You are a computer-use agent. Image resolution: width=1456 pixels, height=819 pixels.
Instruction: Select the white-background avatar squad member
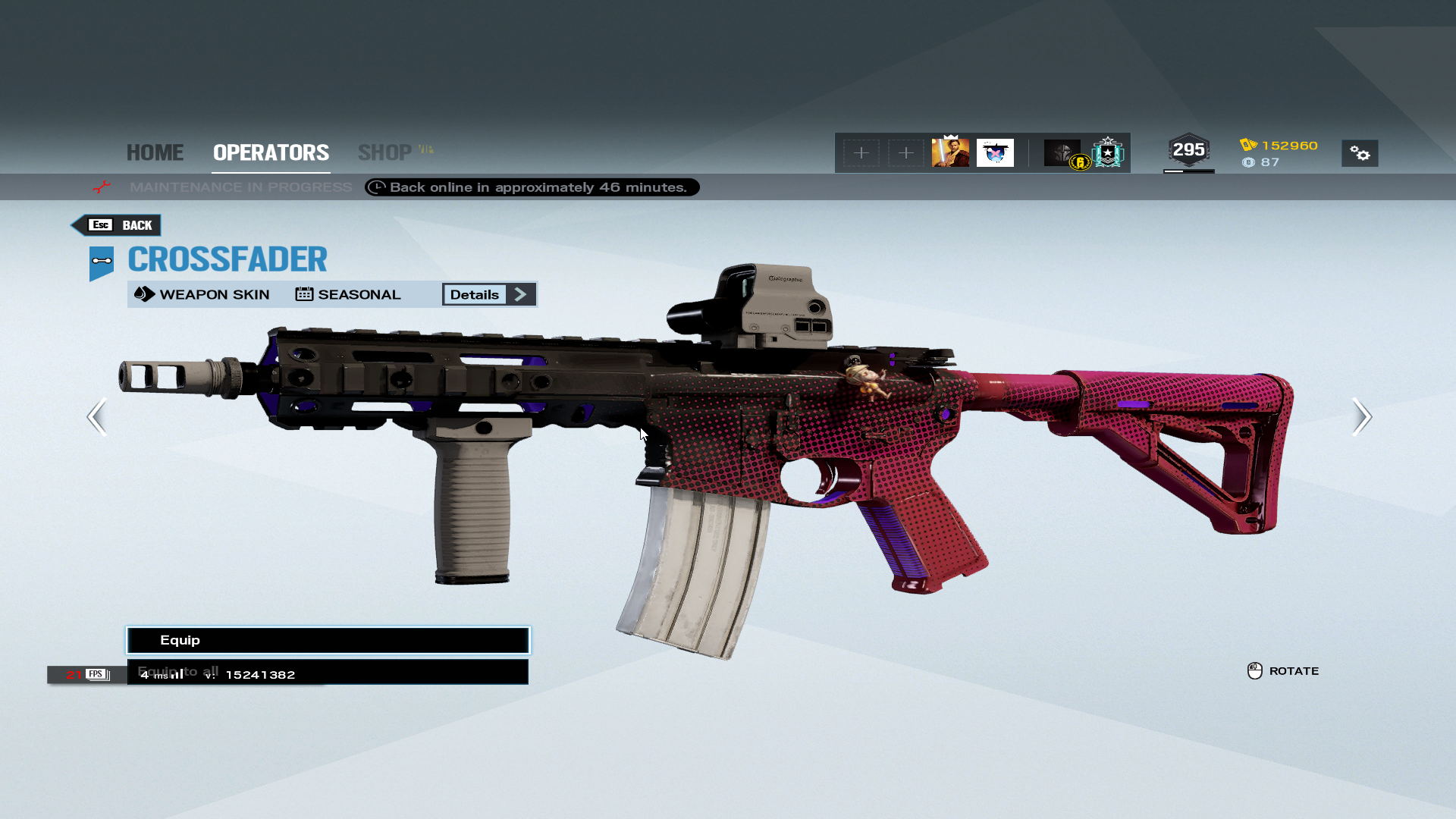995,152
